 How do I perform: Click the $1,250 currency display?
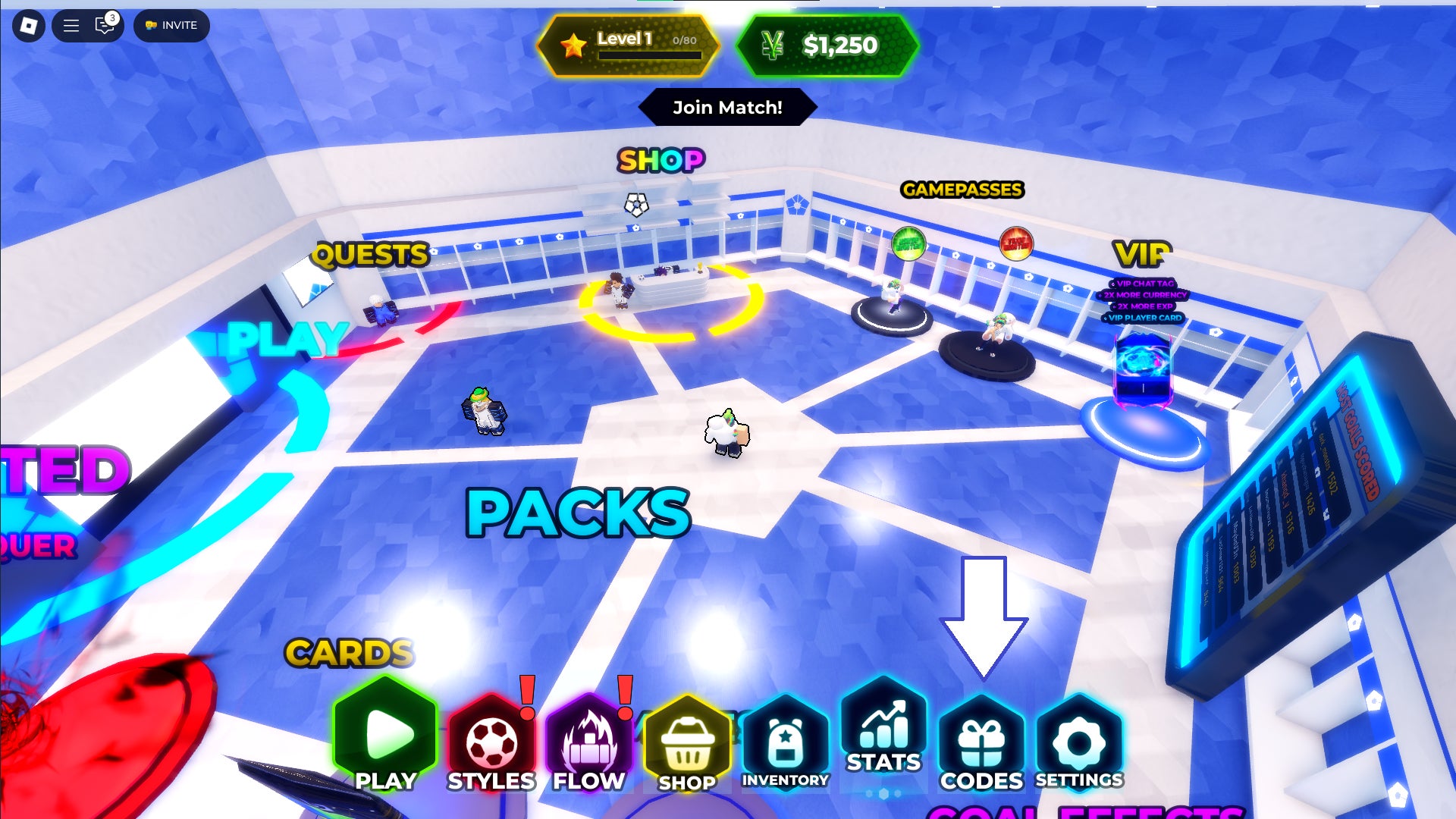tap(829, 45)
